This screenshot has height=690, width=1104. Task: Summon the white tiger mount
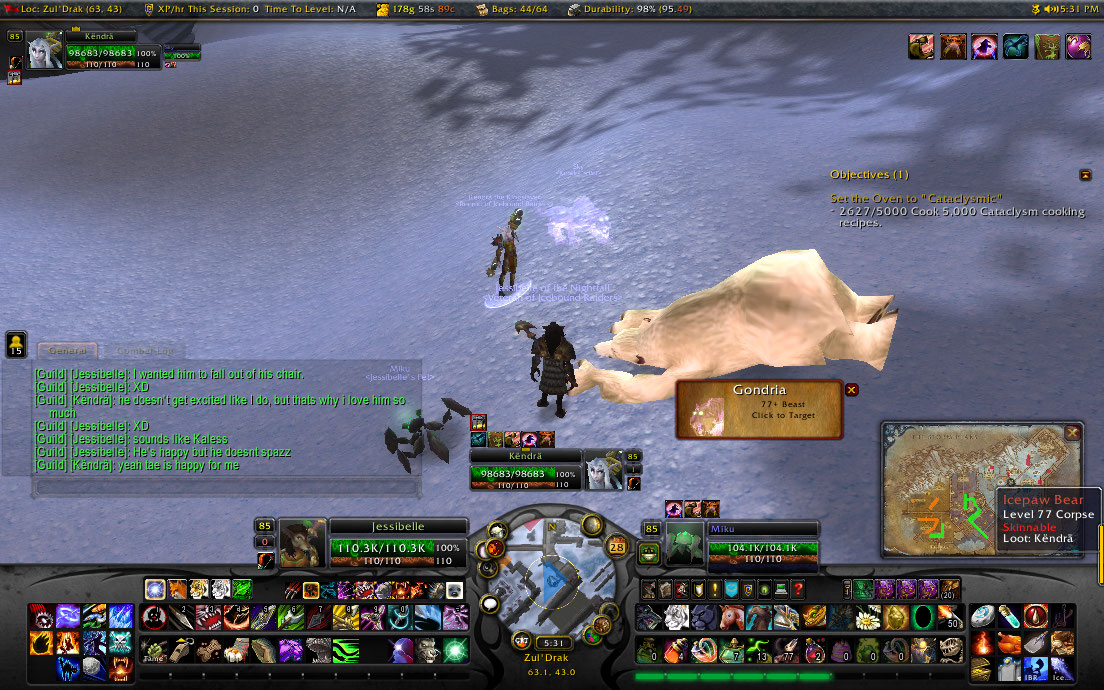tap(676, 617)
